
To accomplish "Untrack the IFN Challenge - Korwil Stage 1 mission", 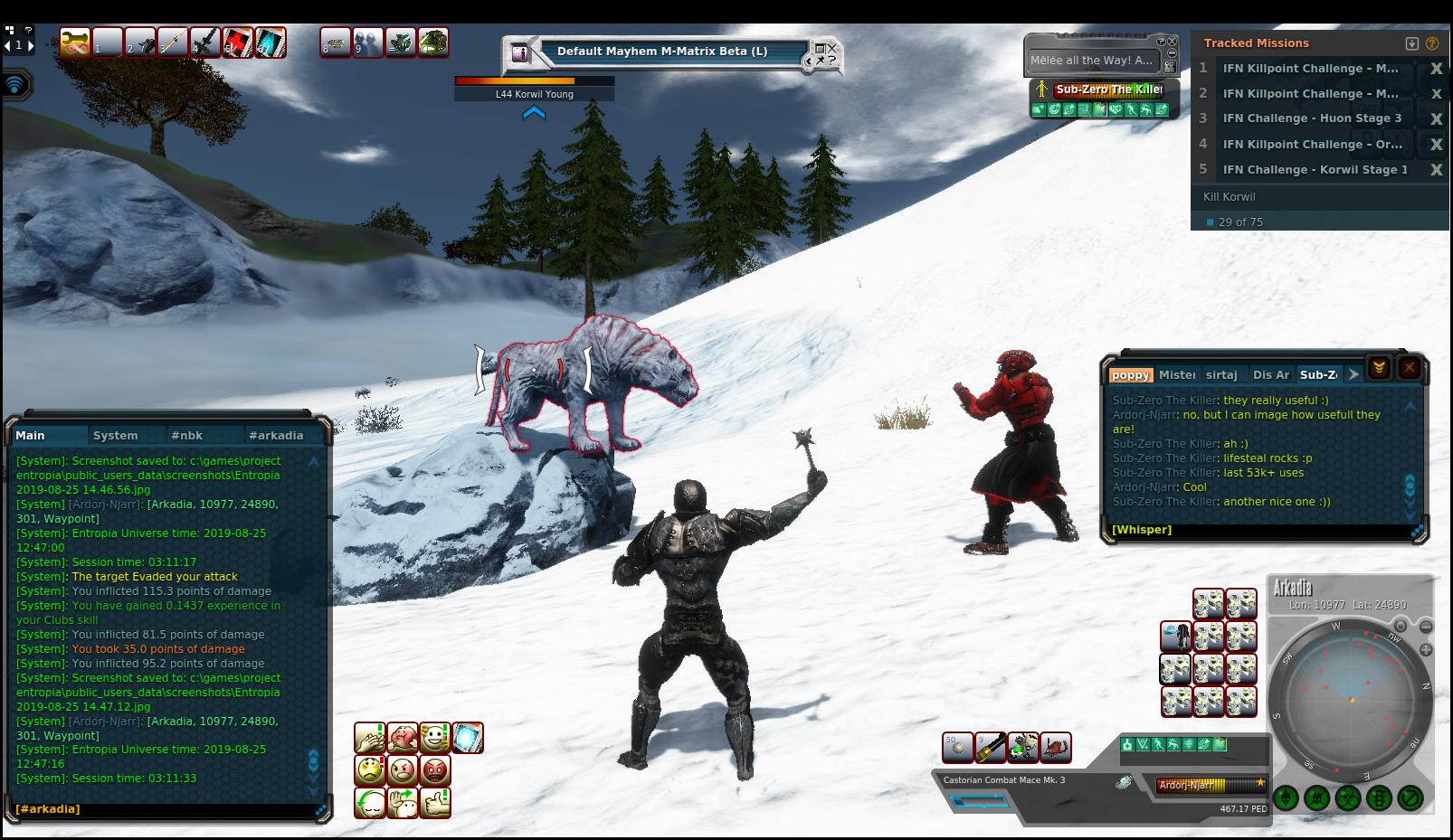I will 1436,170.
